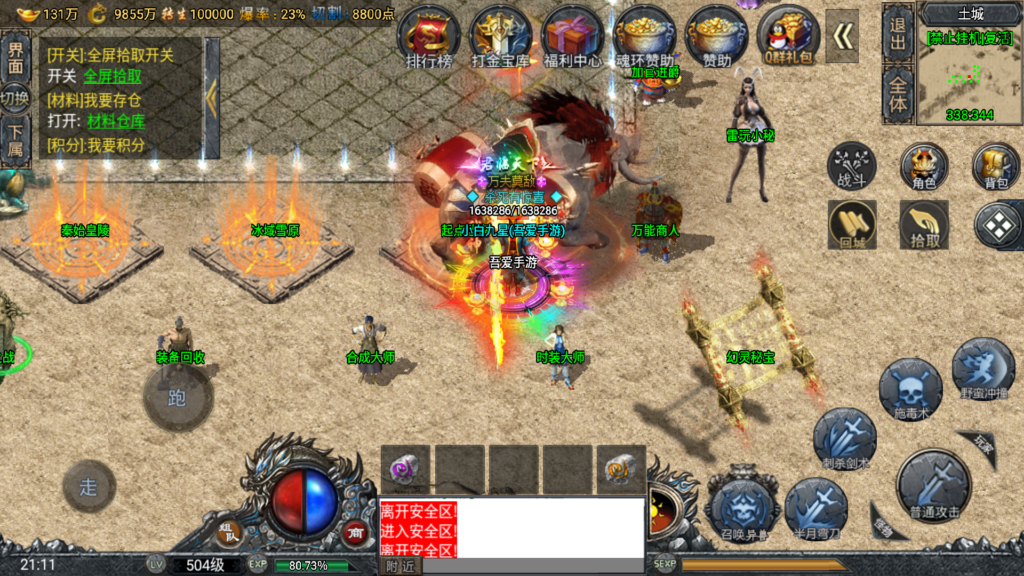The image size is (1024, 576).
Task: Open the 福利中心 gift box menu
Action: click(x=572, y=38)
